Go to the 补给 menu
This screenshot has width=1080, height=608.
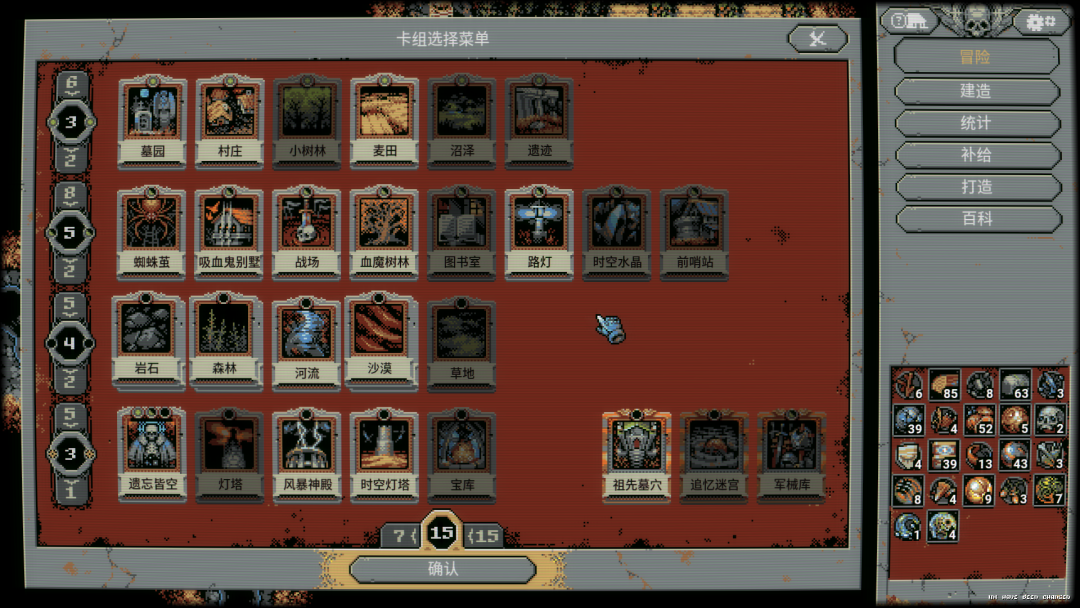click(x=976, y=155)
